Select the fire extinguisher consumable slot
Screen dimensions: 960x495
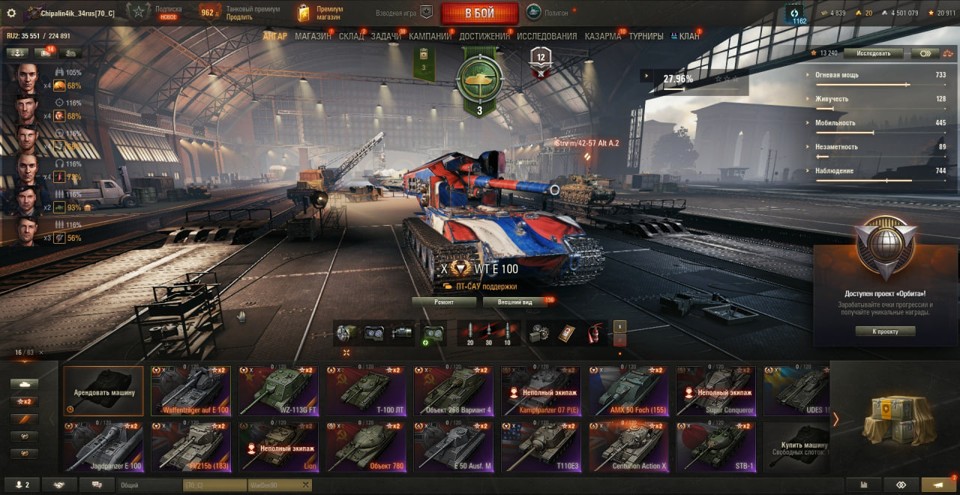coord(594,332)
